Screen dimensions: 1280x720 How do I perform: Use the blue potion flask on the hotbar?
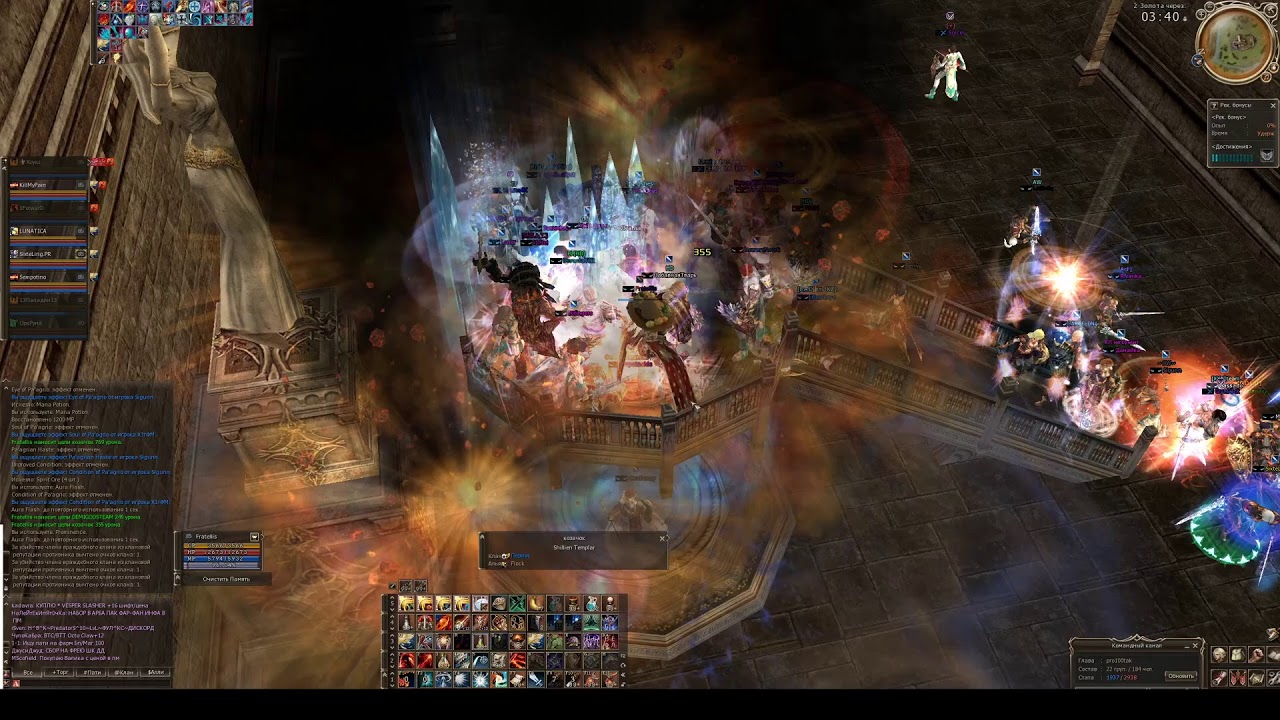pyautogui.click(x=591, y=604)
